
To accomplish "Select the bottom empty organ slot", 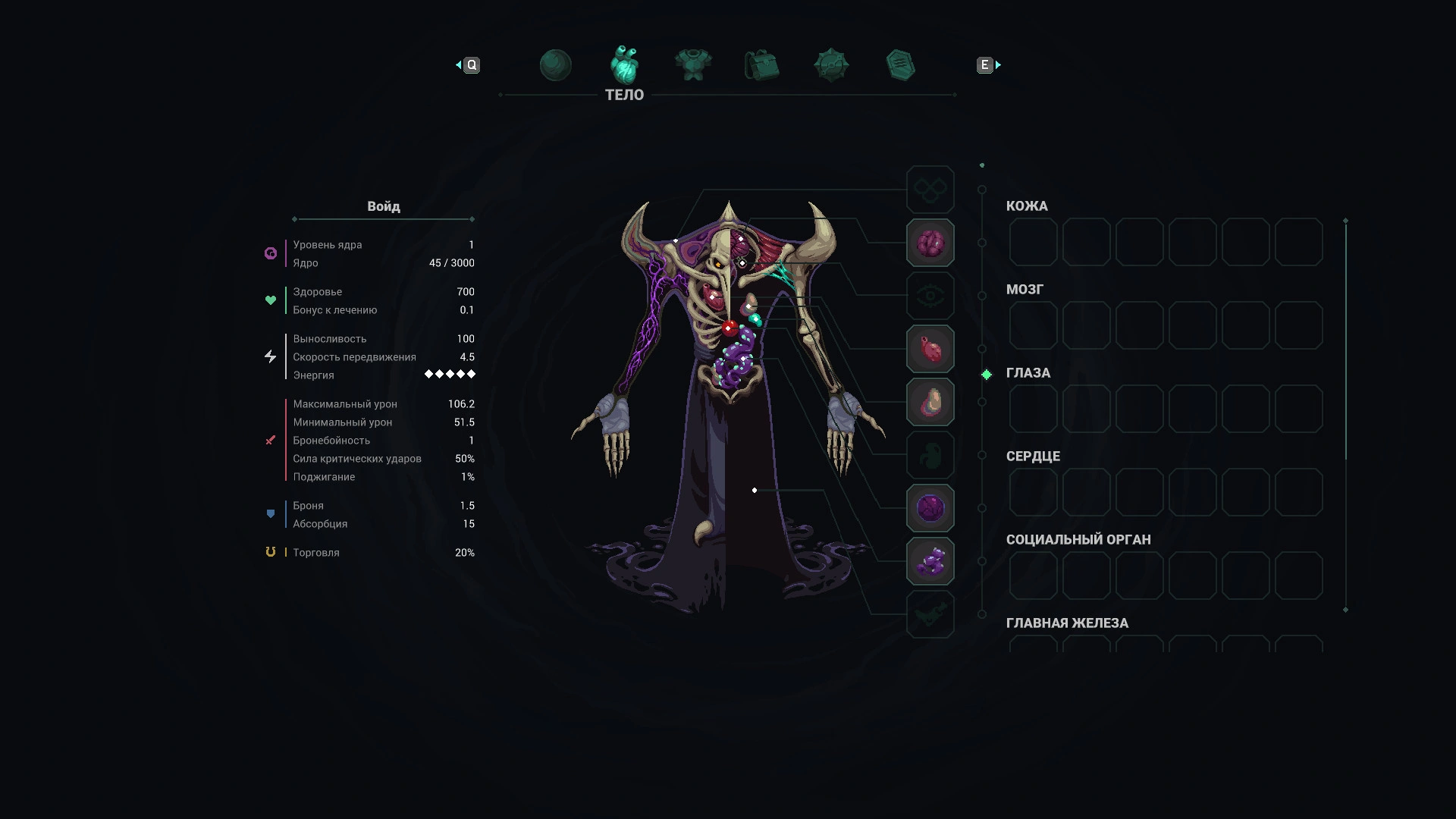I will click(x=930, y=614).
